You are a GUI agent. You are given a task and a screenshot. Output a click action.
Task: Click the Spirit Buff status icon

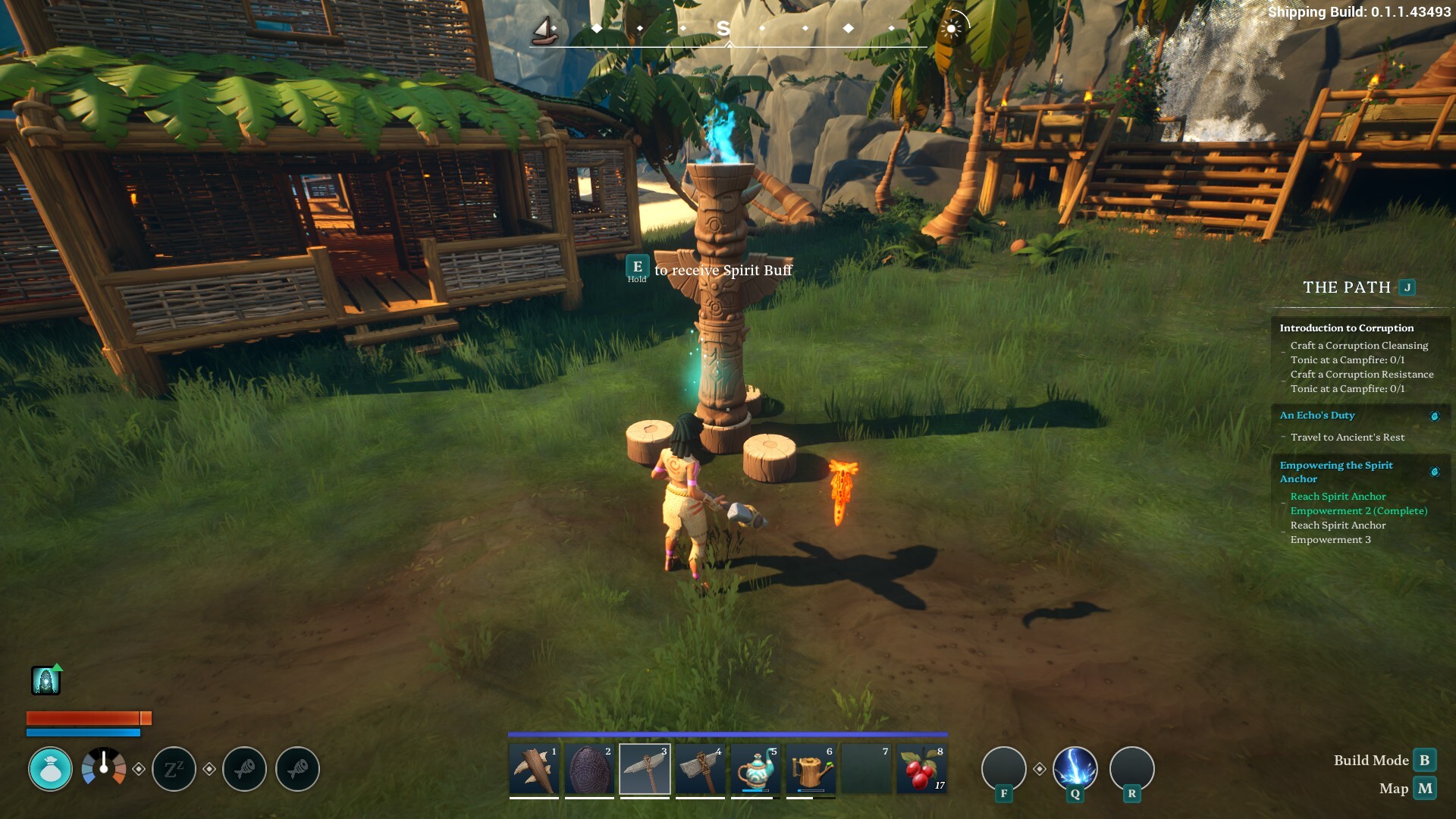(45, 681)
